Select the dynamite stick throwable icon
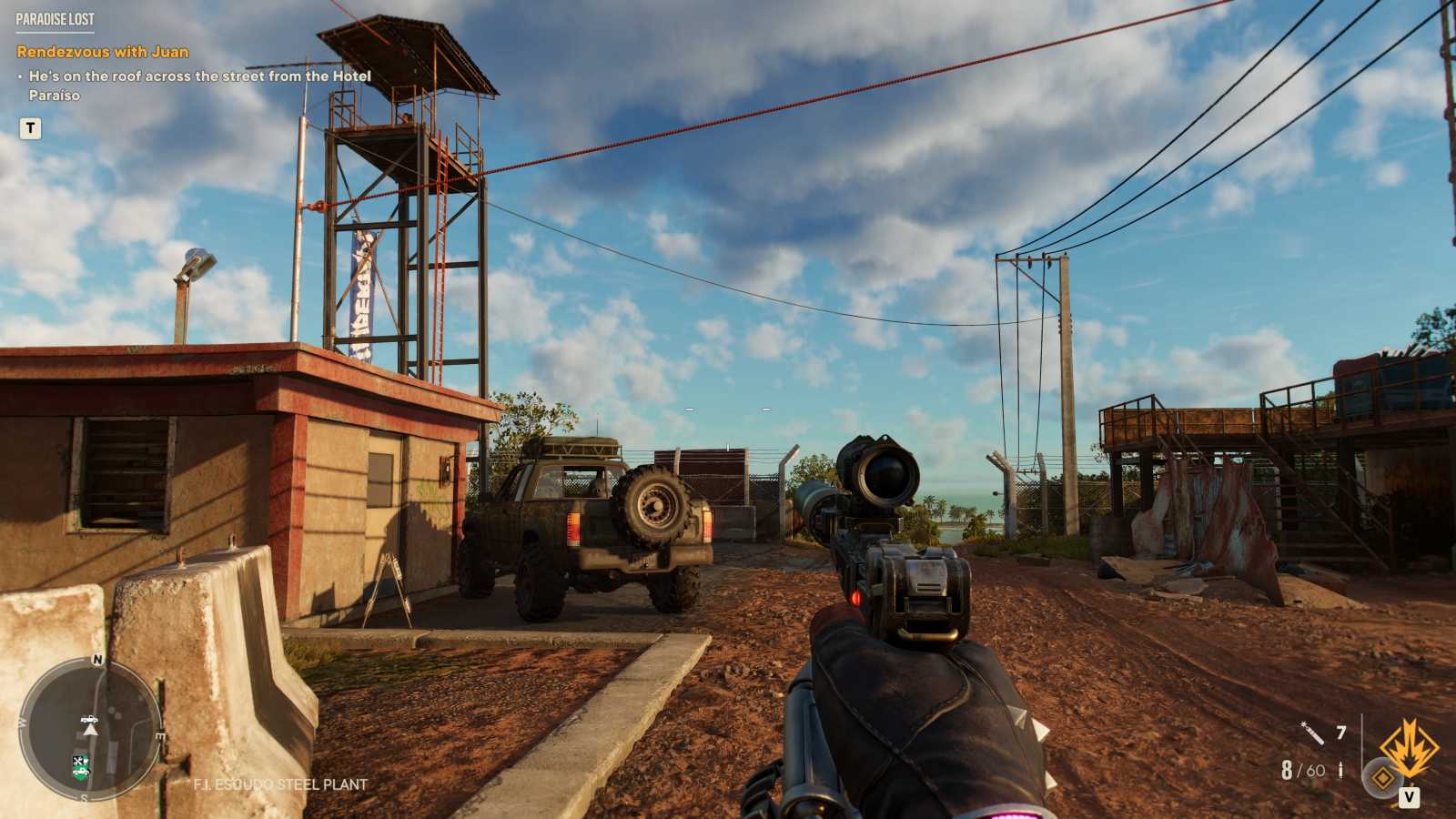 (1311, 732)
